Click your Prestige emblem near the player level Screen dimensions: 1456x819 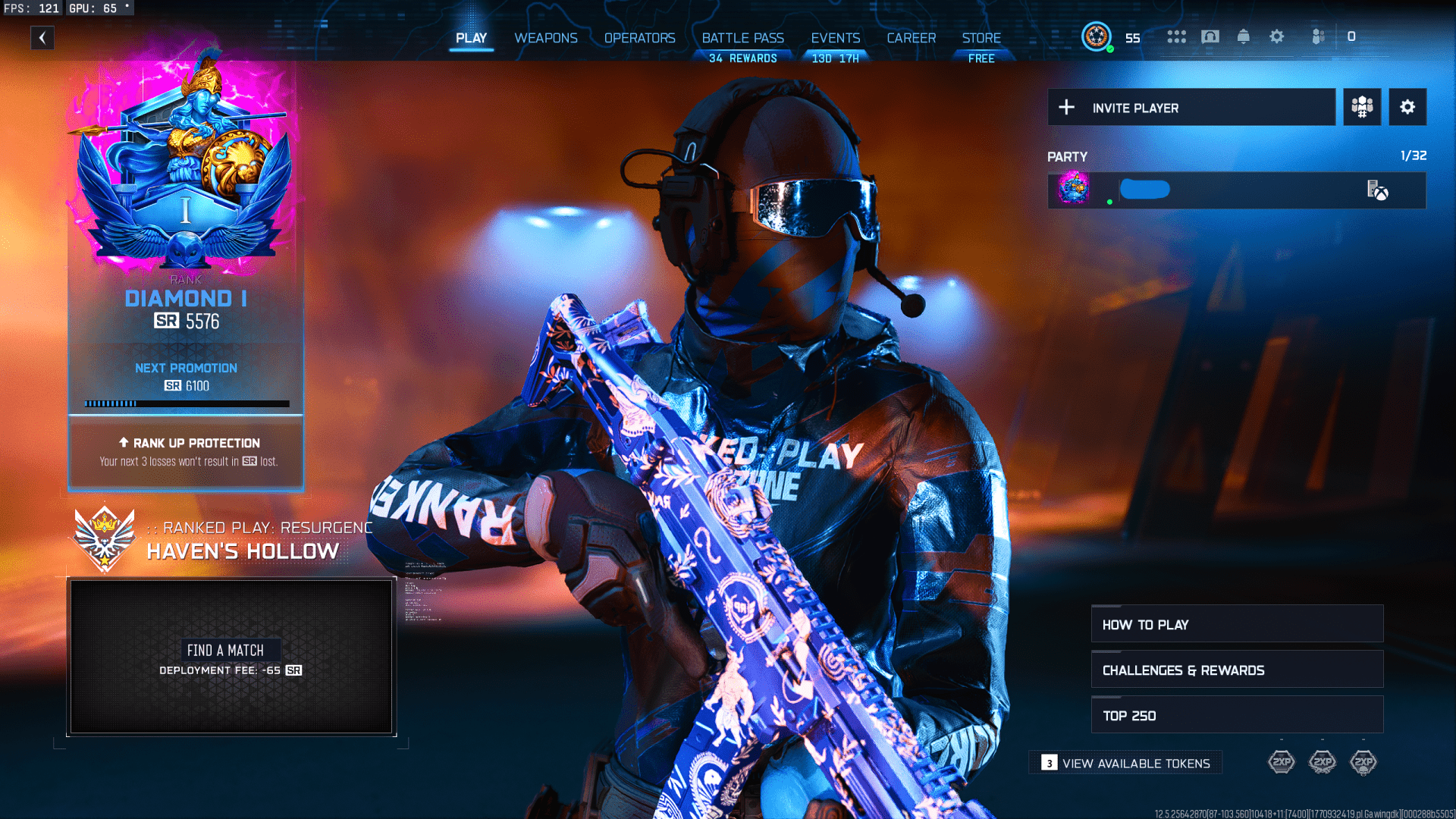(x=1096, y=36)
